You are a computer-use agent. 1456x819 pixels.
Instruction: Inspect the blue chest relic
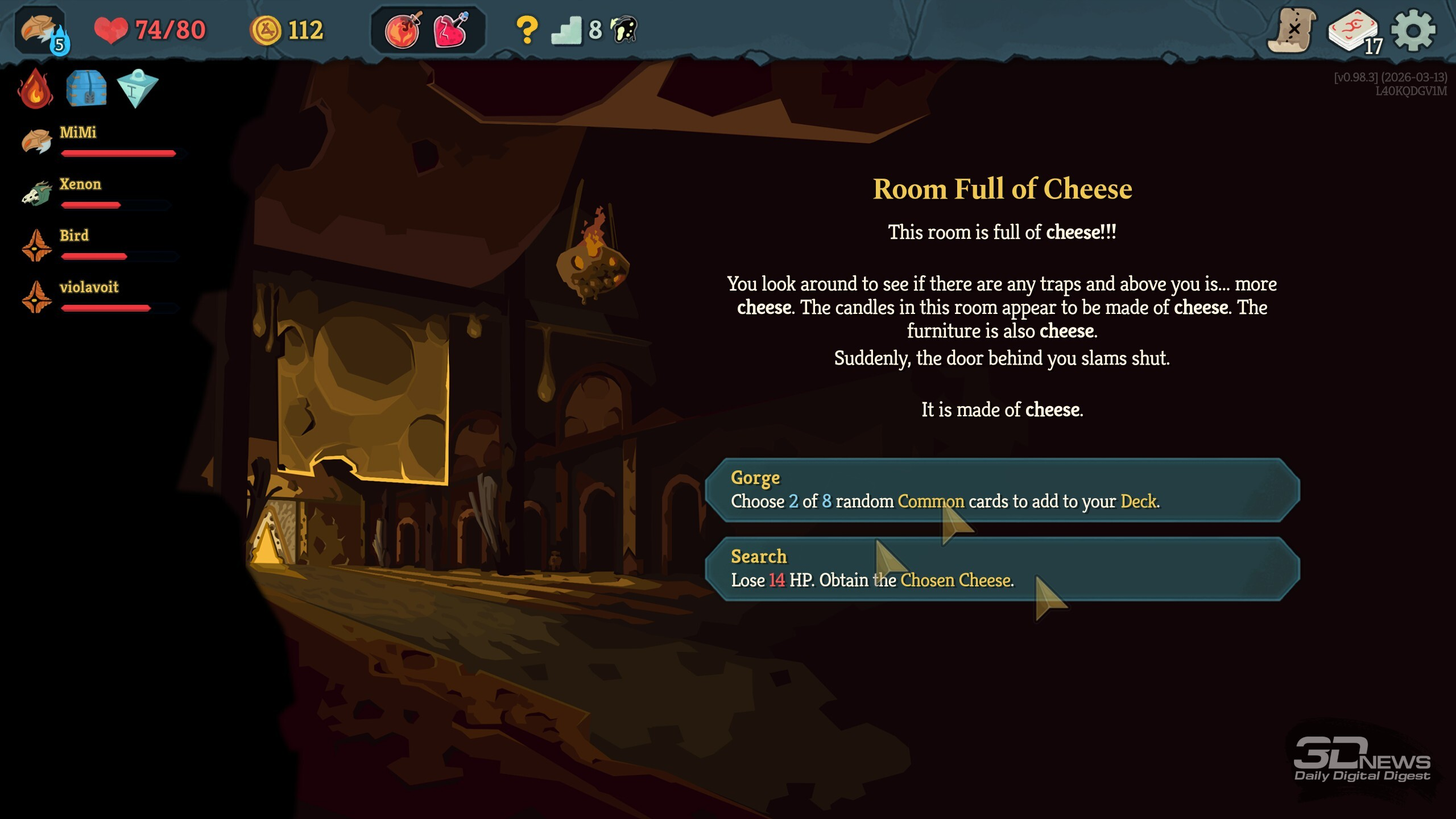86,89
